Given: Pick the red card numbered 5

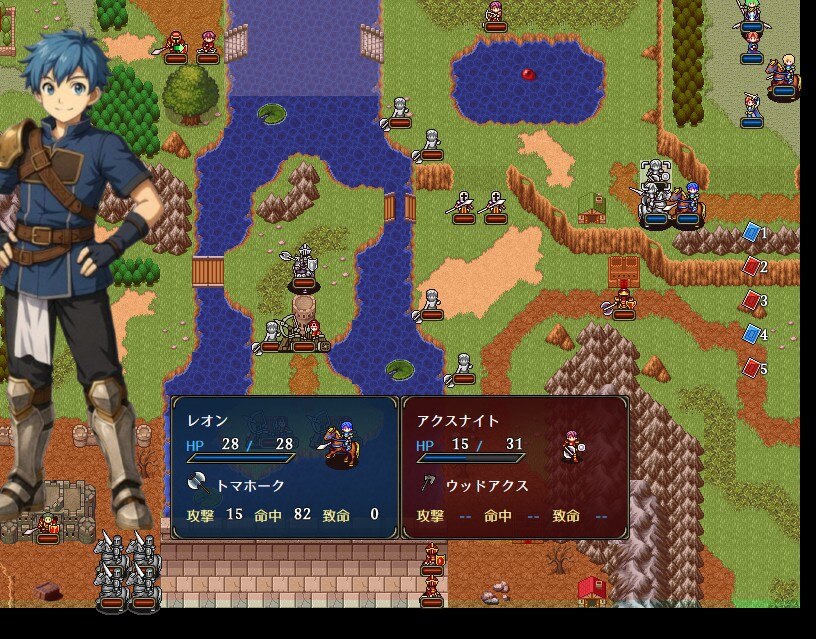Looking at the screenshot, I should (752, 368).
